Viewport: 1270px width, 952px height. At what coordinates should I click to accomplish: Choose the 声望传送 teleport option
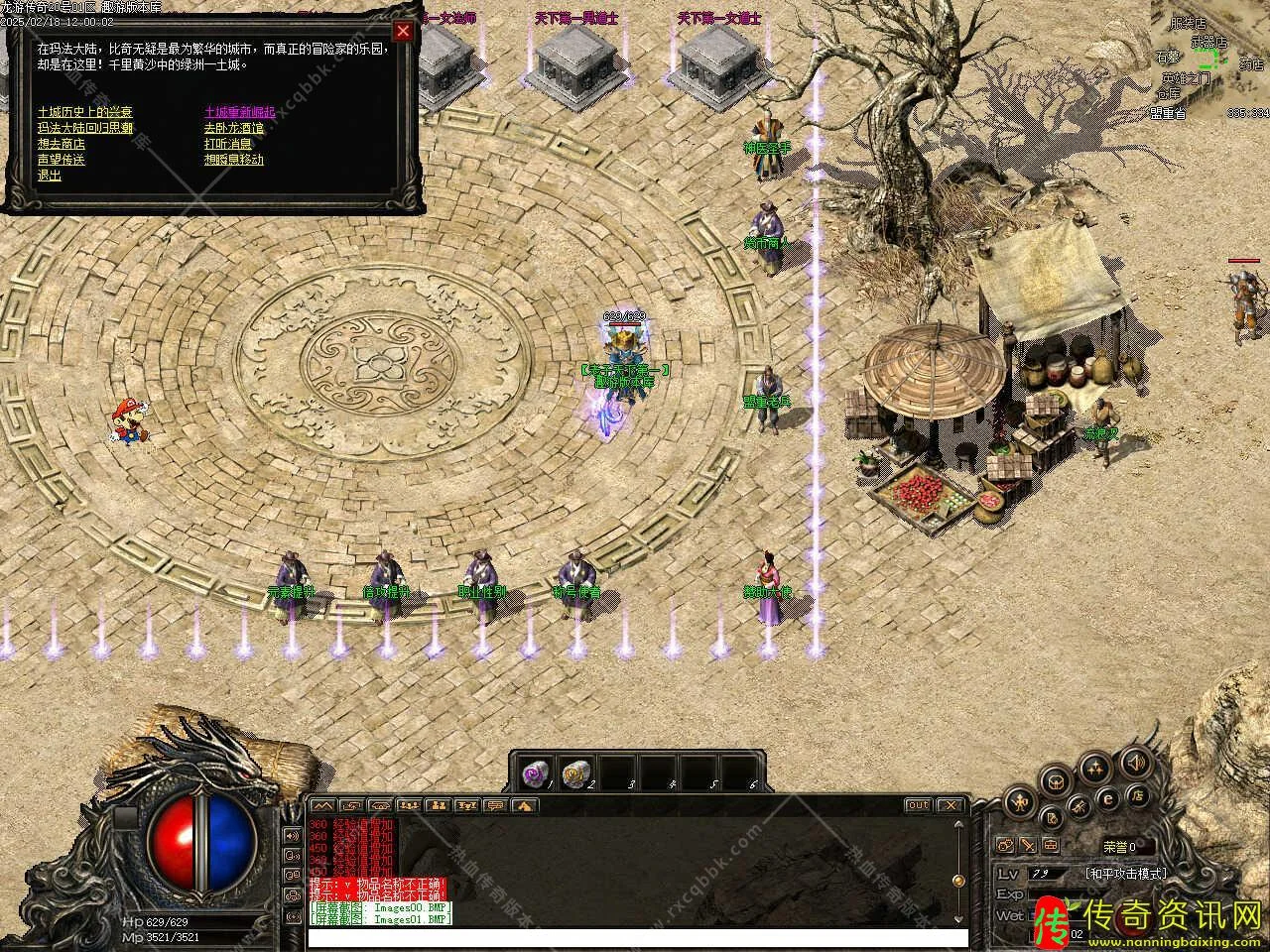tap(62, 160)
